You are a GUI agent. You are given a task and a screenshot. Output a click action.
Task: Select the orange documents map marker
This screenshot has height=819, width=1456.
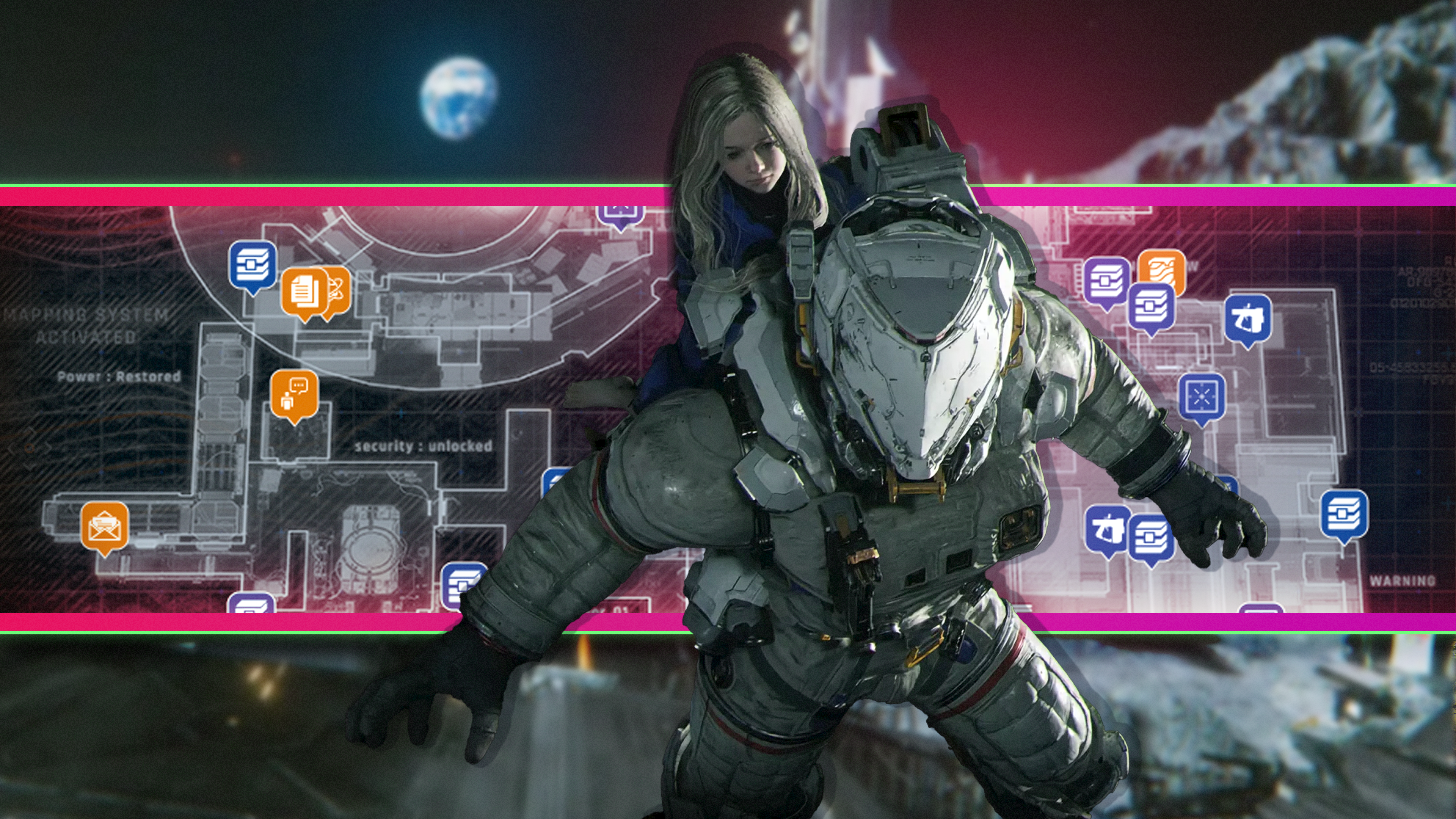304,290
